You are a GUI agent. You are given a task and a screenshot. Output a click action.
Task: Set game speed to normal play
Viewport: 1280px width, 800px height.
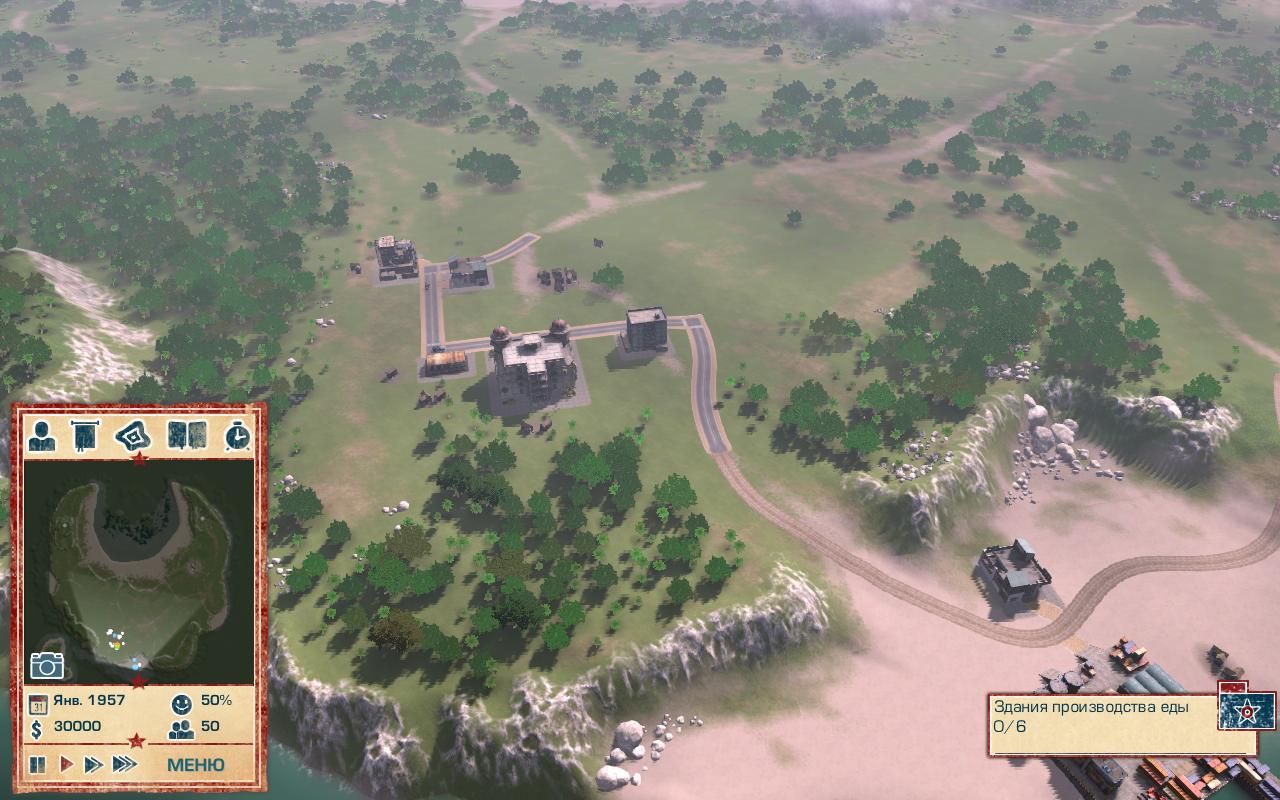tap(66, 765)
